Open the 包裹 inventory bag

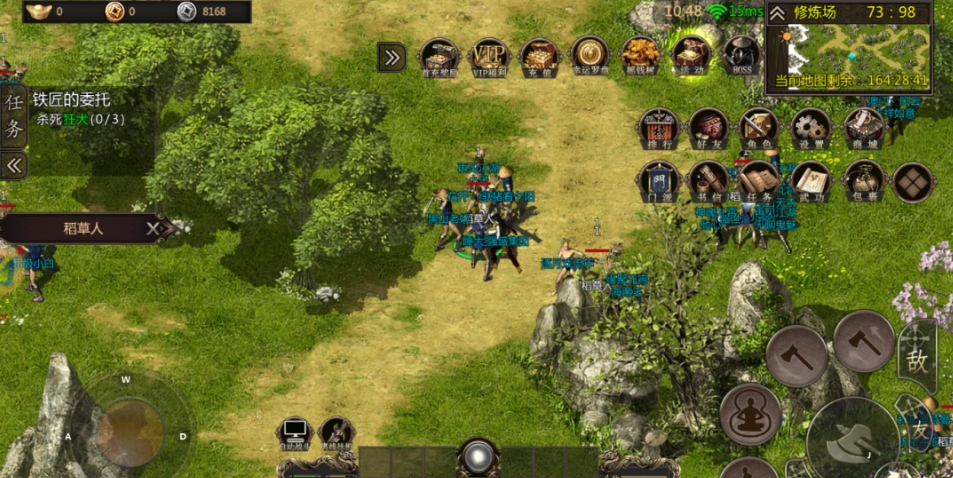click(x=863, y=181)
